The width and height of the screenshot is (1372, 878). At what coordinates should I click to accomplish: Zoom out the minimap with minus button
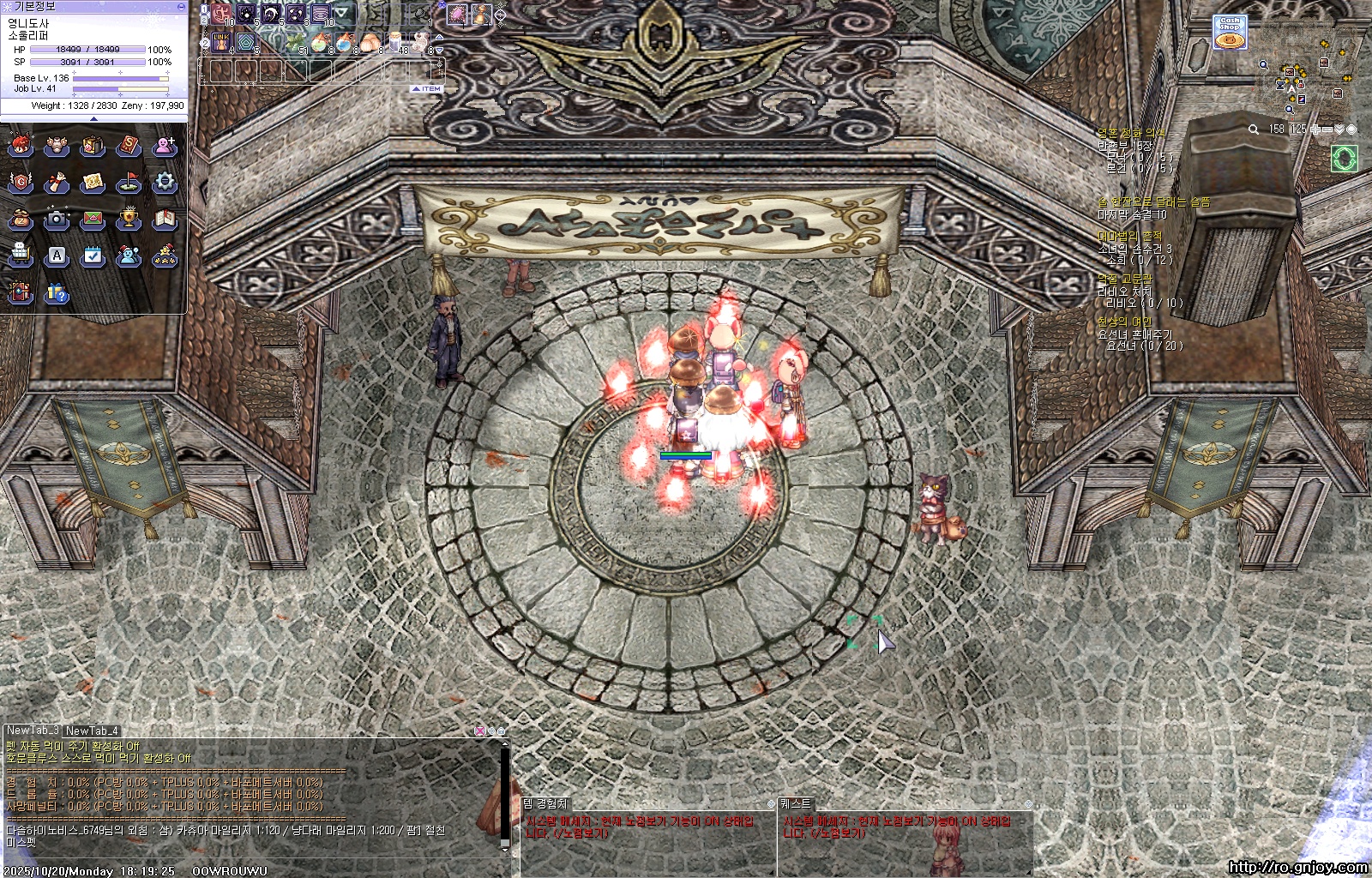1327,129
